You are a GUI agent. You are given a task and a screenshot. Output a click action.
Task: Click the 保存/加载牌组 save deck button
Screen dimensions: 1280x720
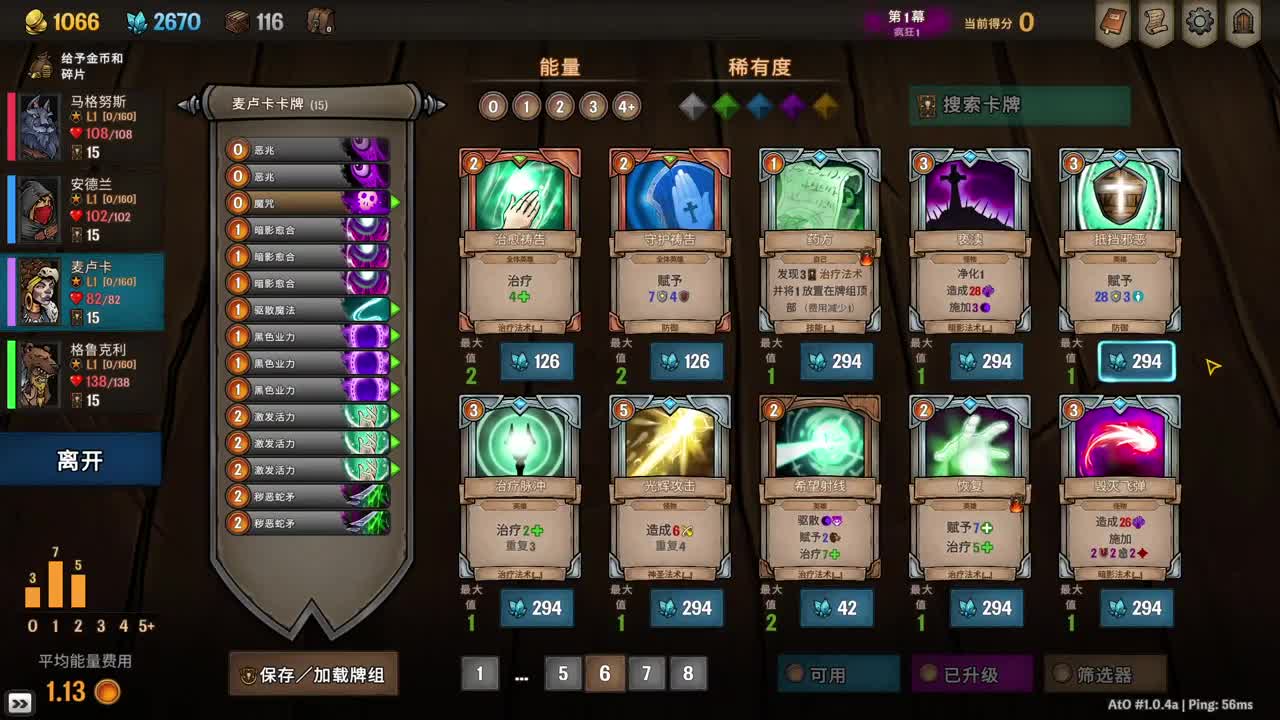click(x=313, y=675)
